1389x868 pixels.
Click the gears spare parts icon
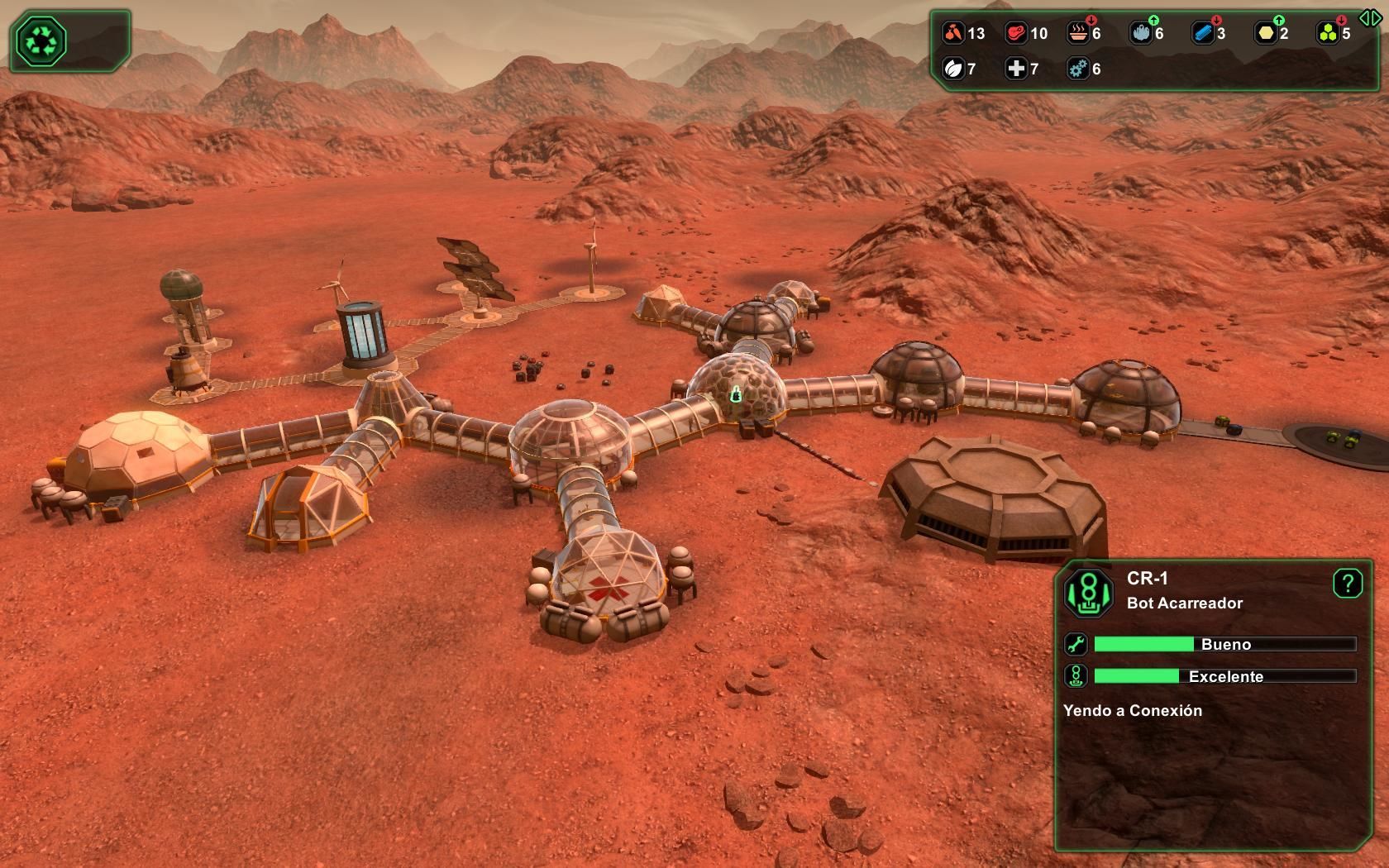pos(1077,69)
